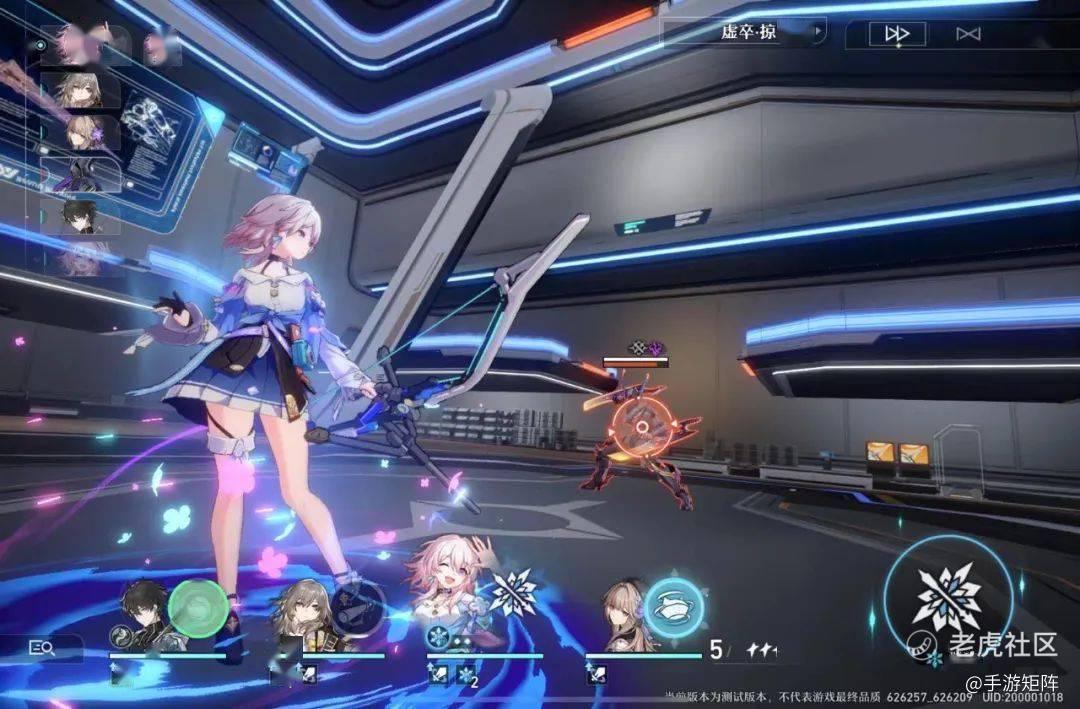Trigger the black-haired character's green ultimate

[198, 606]
